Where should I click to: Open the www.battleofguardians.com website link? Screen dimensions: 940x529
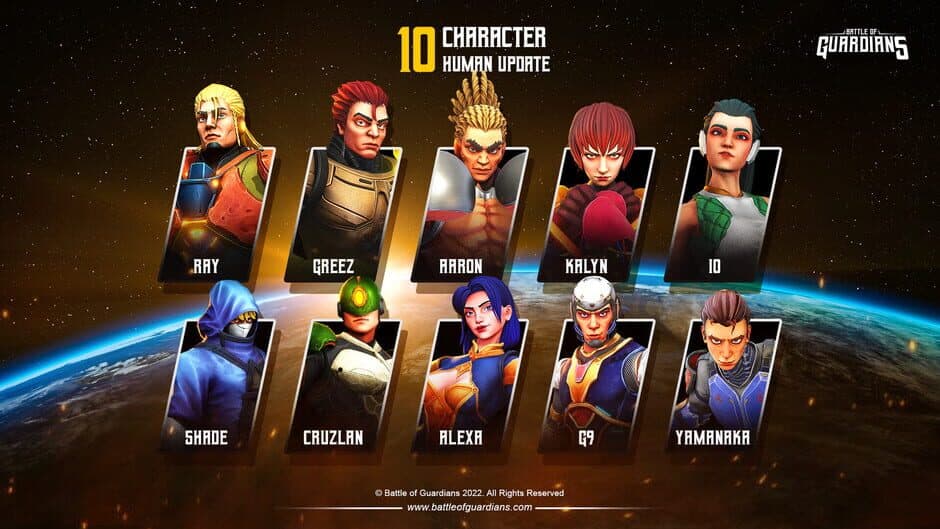coord(469,508)
